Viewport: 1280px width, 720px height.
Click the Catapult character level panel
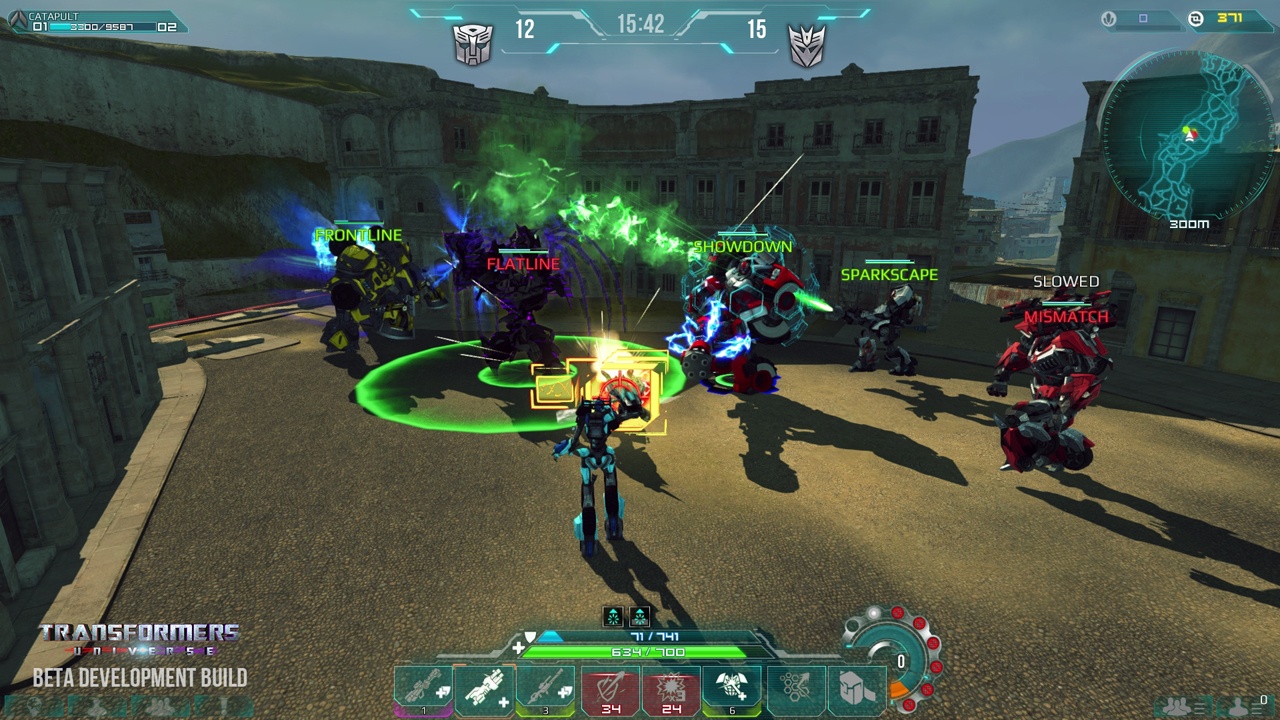[x=95, y=22]
